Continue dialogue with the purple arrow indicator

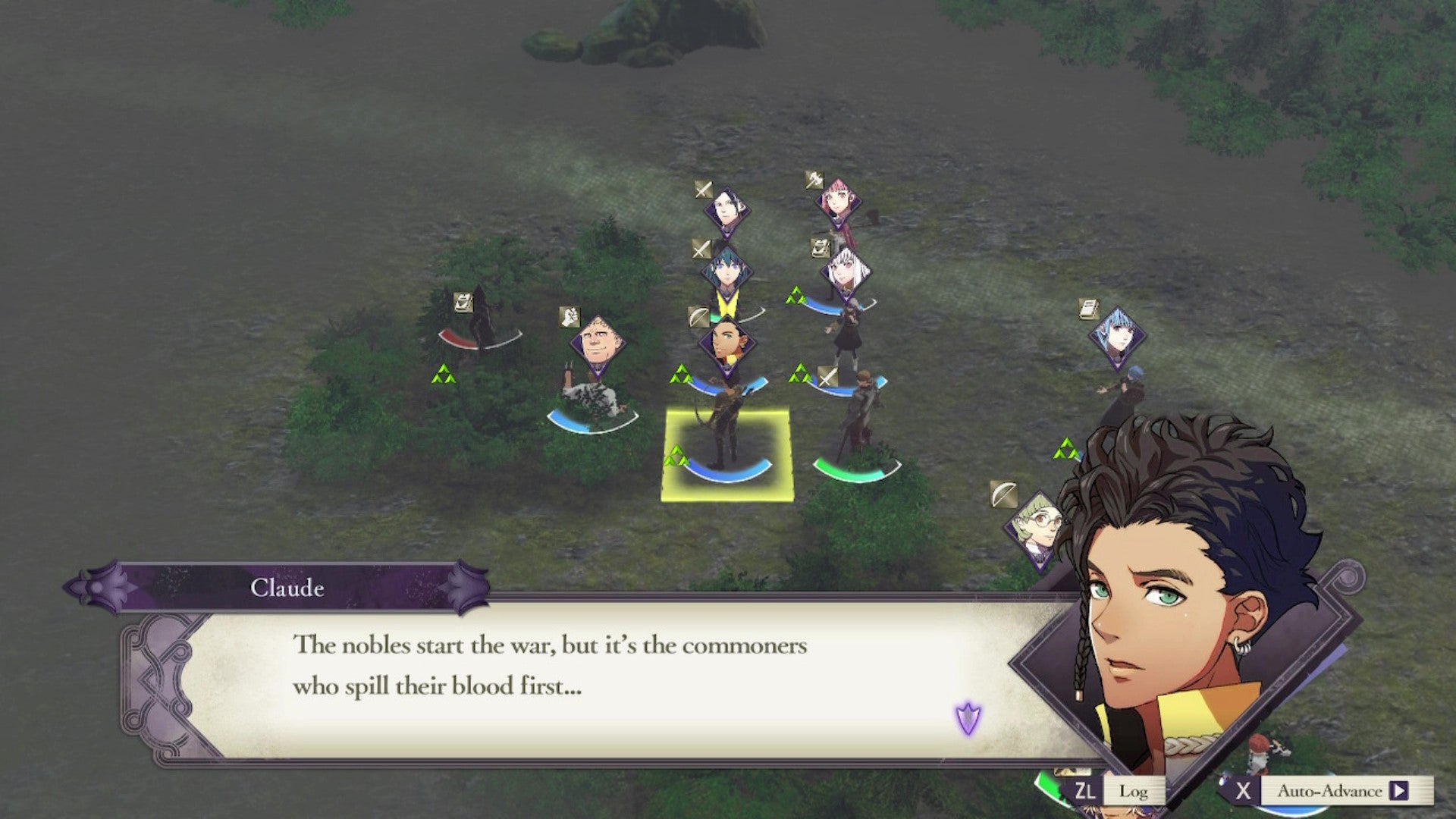(x=968, y=718)
